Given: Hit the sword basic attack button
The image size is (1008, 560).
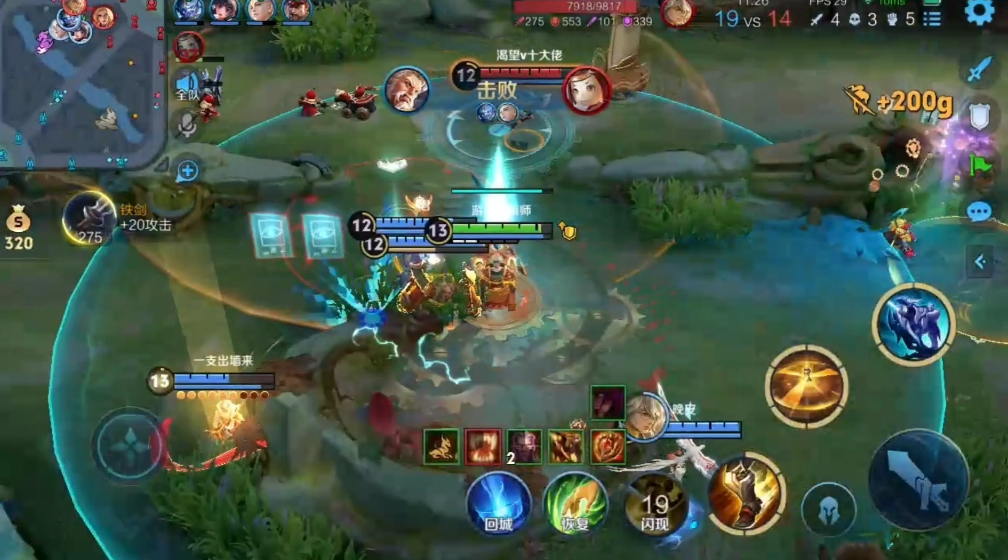Looking at the screenshot, I should 918,479.
